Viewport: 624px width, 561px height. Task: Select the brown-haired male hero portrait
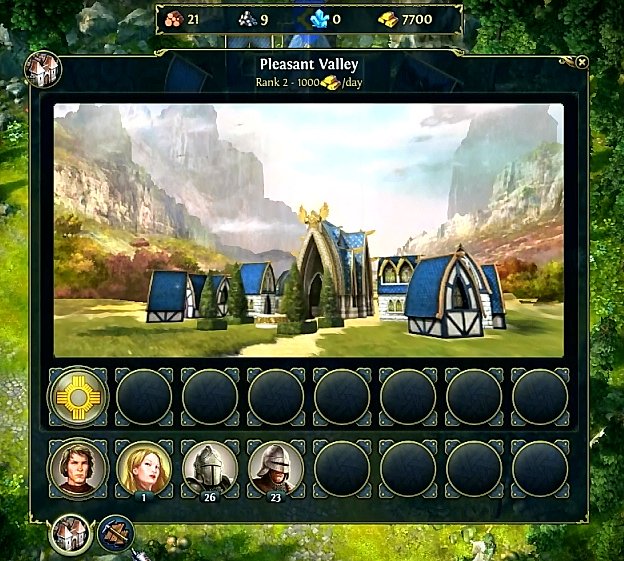tap(78, 467)
